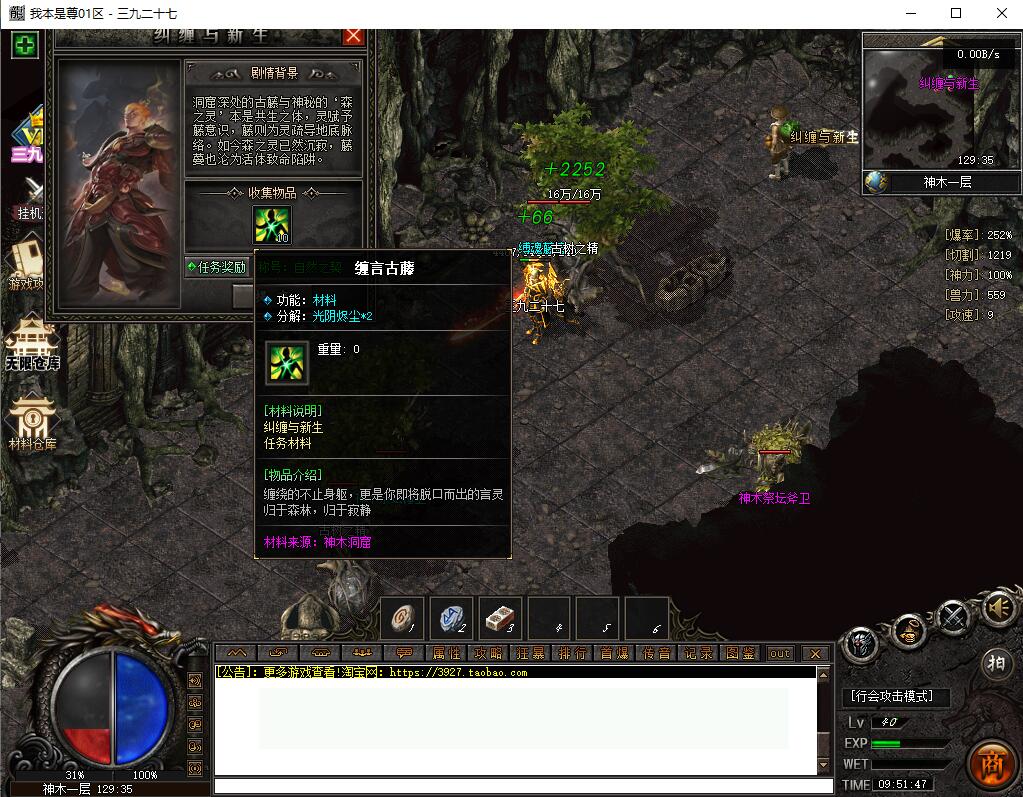
Task: Toggle the sound speaker icon
Action: 998,607
